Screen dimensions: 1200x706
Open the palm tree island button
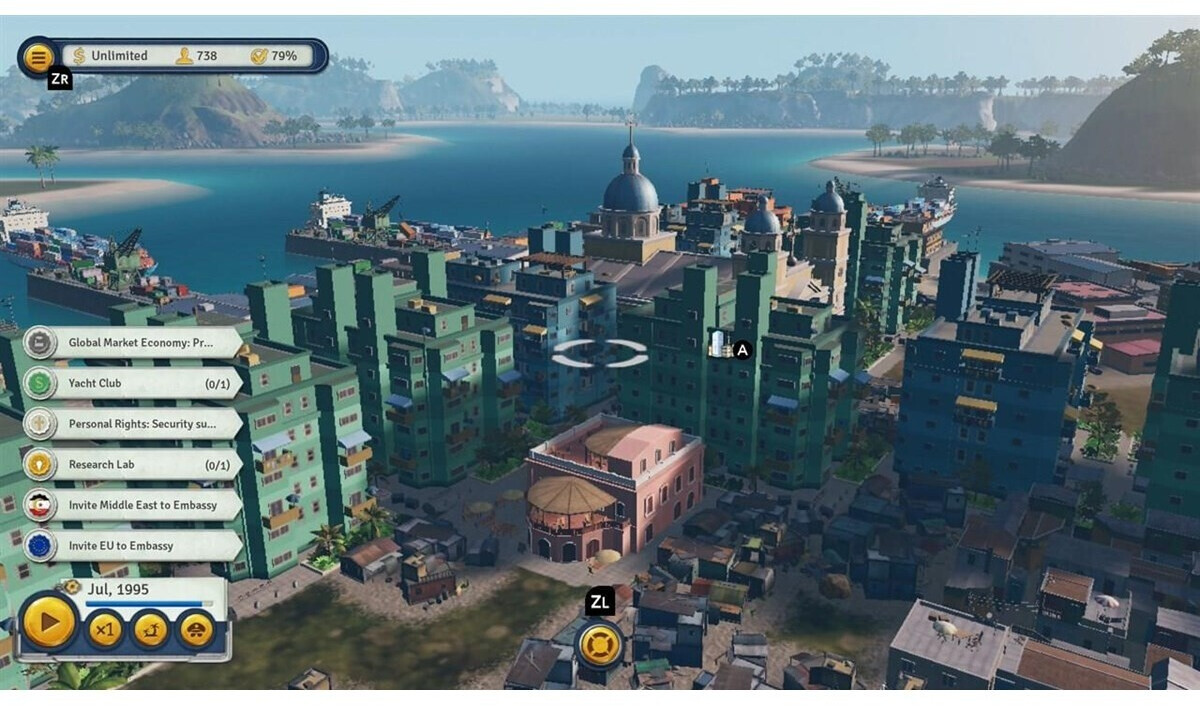point(151,630)
